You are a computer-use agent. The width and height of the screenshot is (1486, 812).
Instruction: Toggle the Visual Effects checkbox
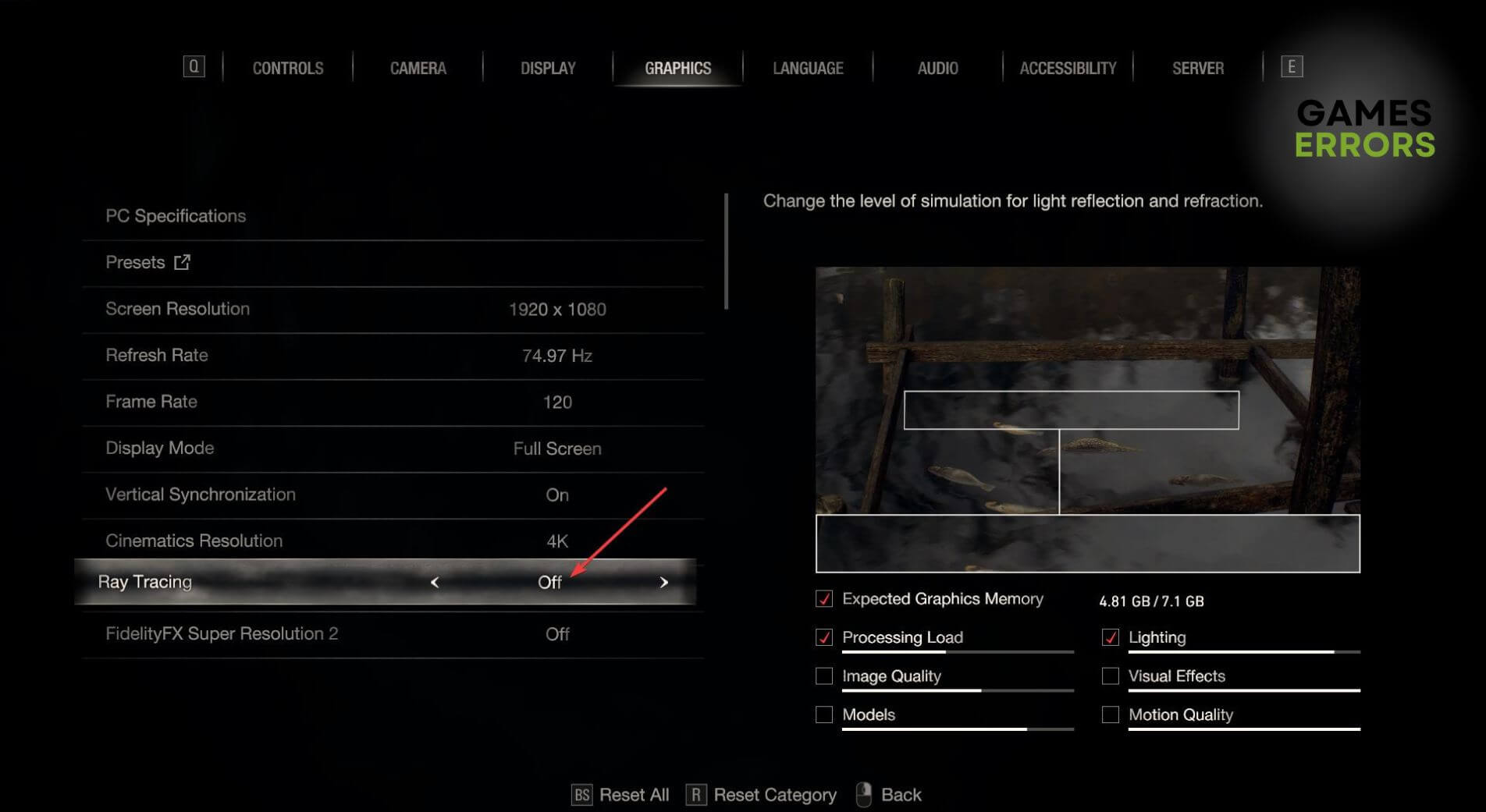click(1110, 676)
